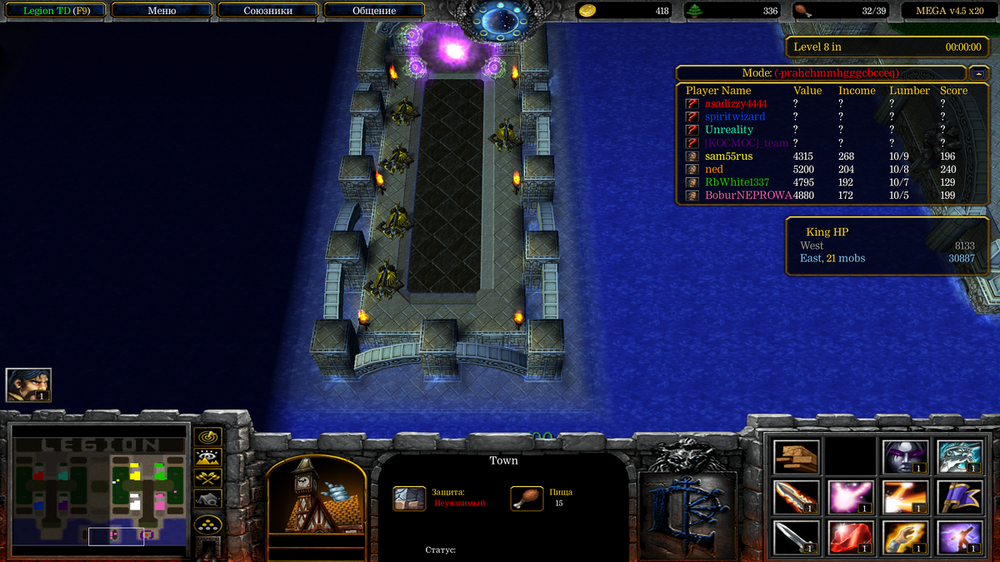Open the Общение chat log menu
The width and height of the screenshot is (1000, 562).
(x=374, y=11)
